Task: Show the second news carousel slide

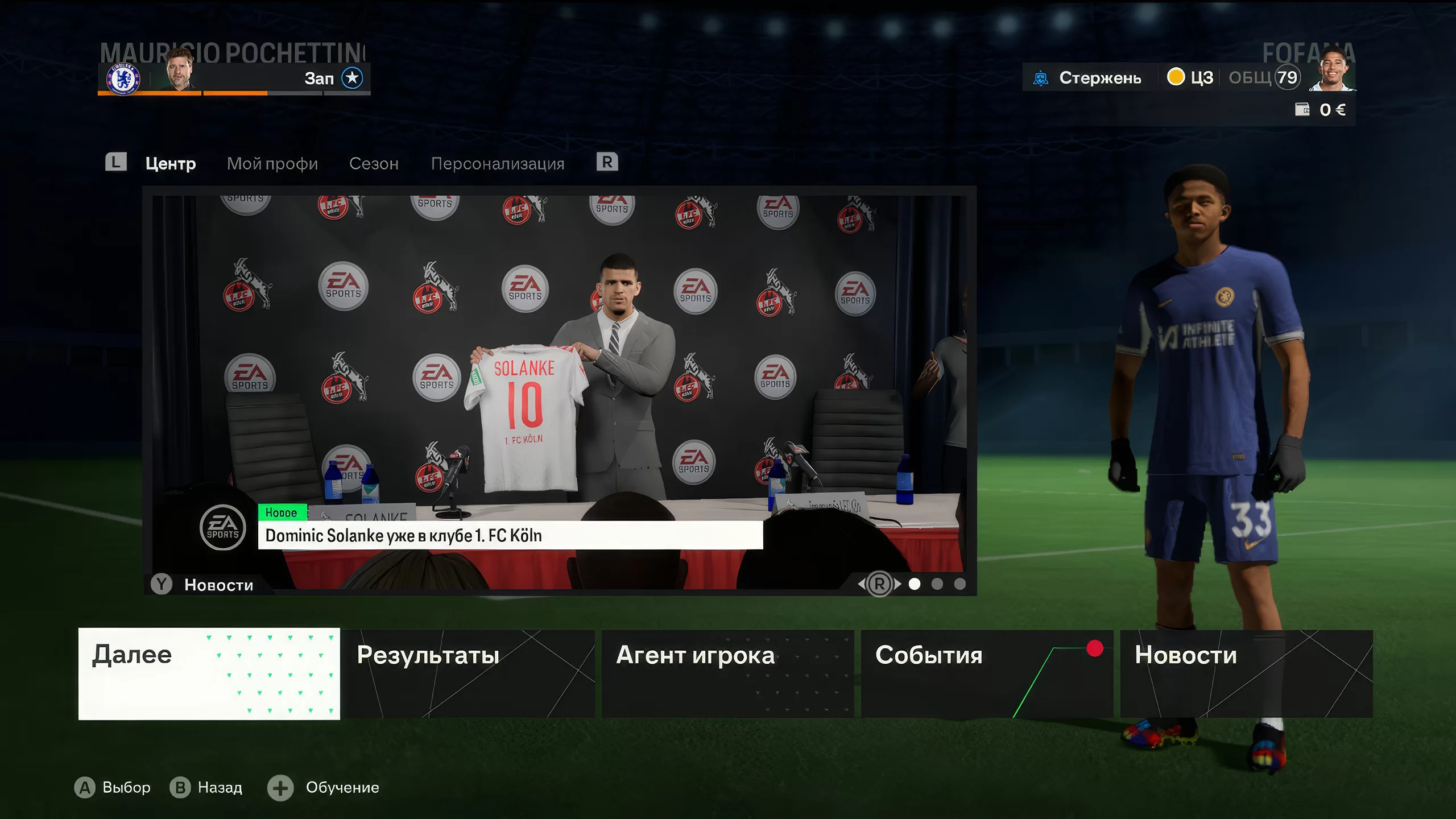Action: click(937, 584)
